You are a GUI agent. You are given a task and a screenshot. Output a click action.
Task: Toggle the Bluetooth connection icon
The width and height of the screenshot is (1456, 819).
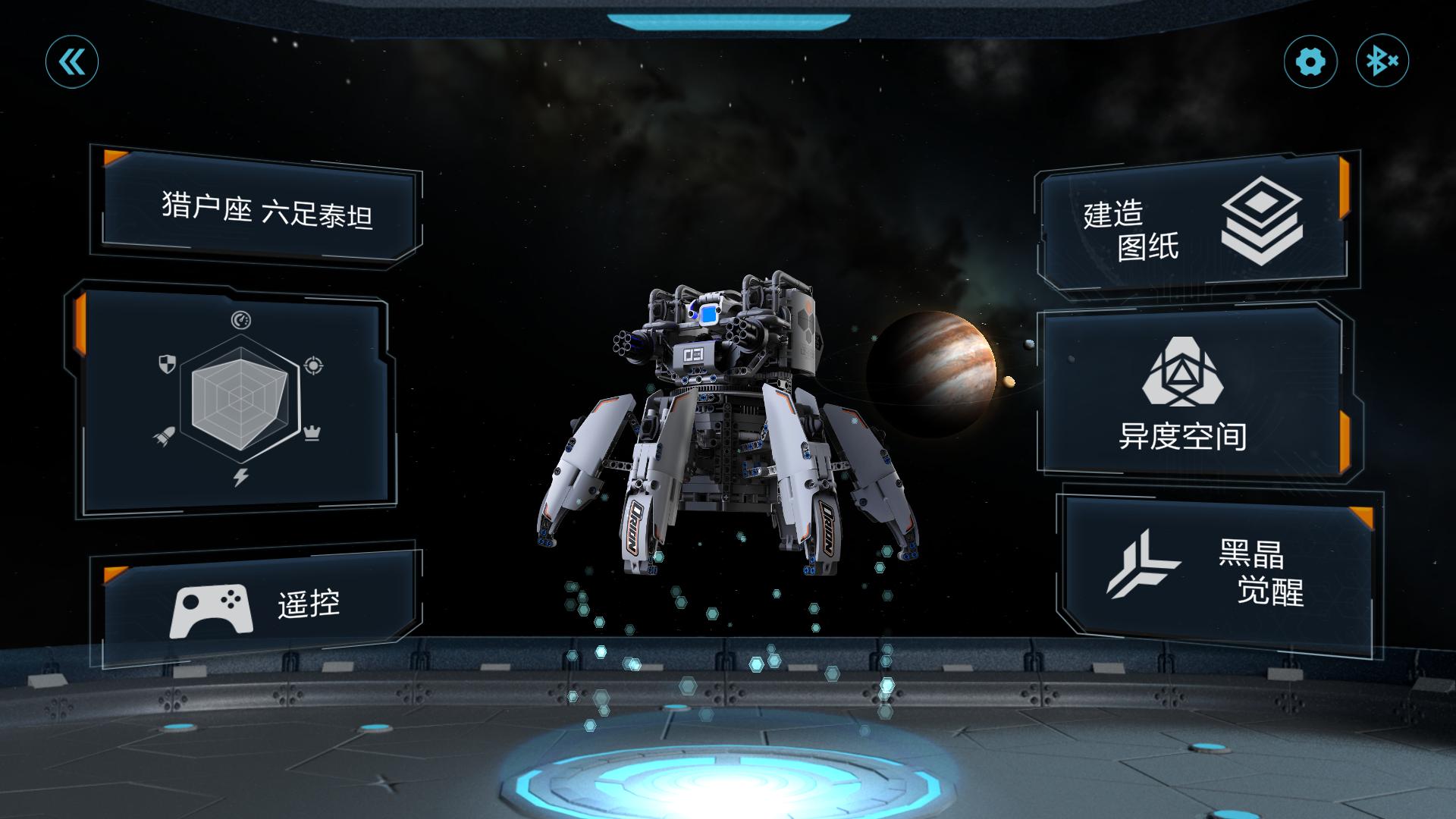tap(1383, 62)
